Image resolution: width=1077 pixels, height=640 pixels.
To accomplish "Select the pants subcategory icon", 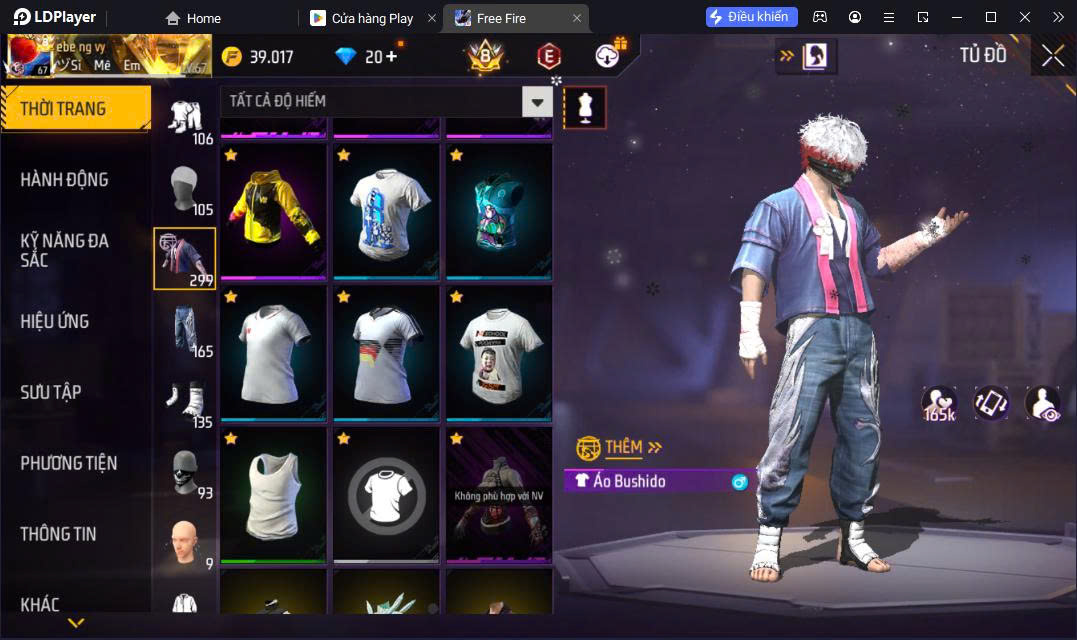I will coord(184,330).
